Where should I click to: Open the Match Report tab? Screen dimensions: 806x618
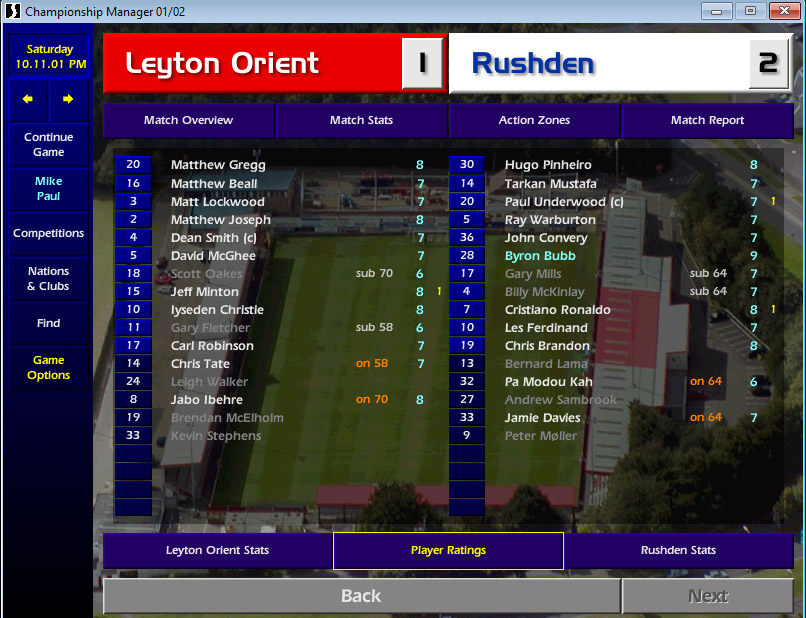point(707,120)
